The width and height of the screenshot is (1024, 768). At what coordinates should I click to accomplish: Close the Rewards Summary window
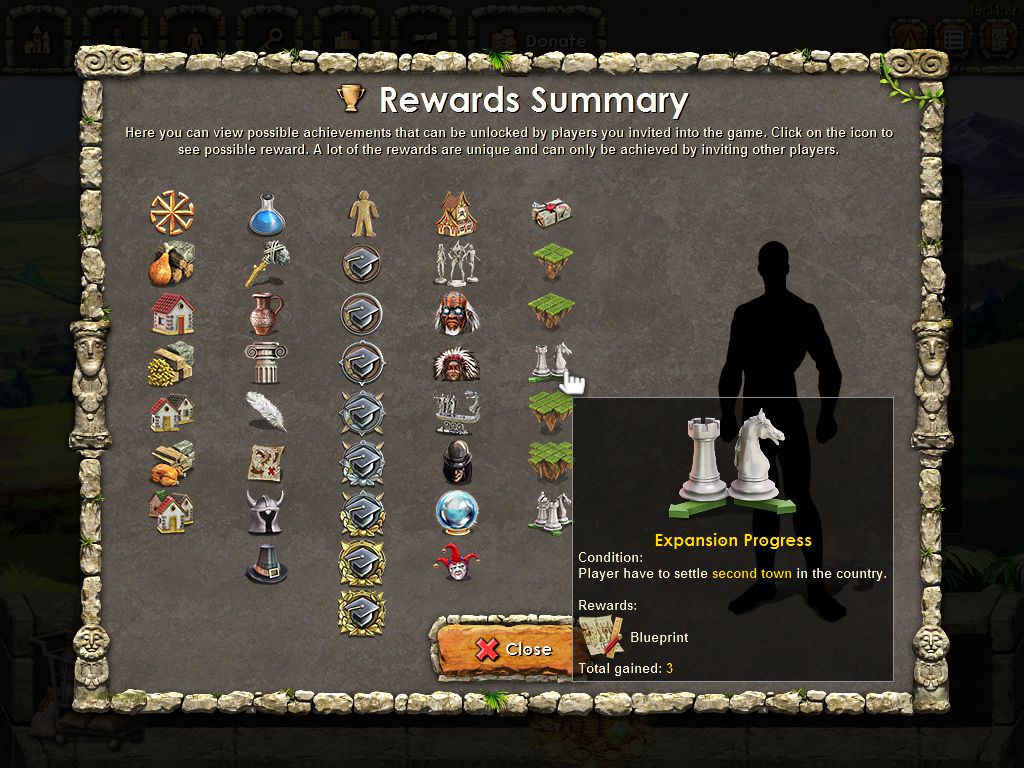[503, 648]
